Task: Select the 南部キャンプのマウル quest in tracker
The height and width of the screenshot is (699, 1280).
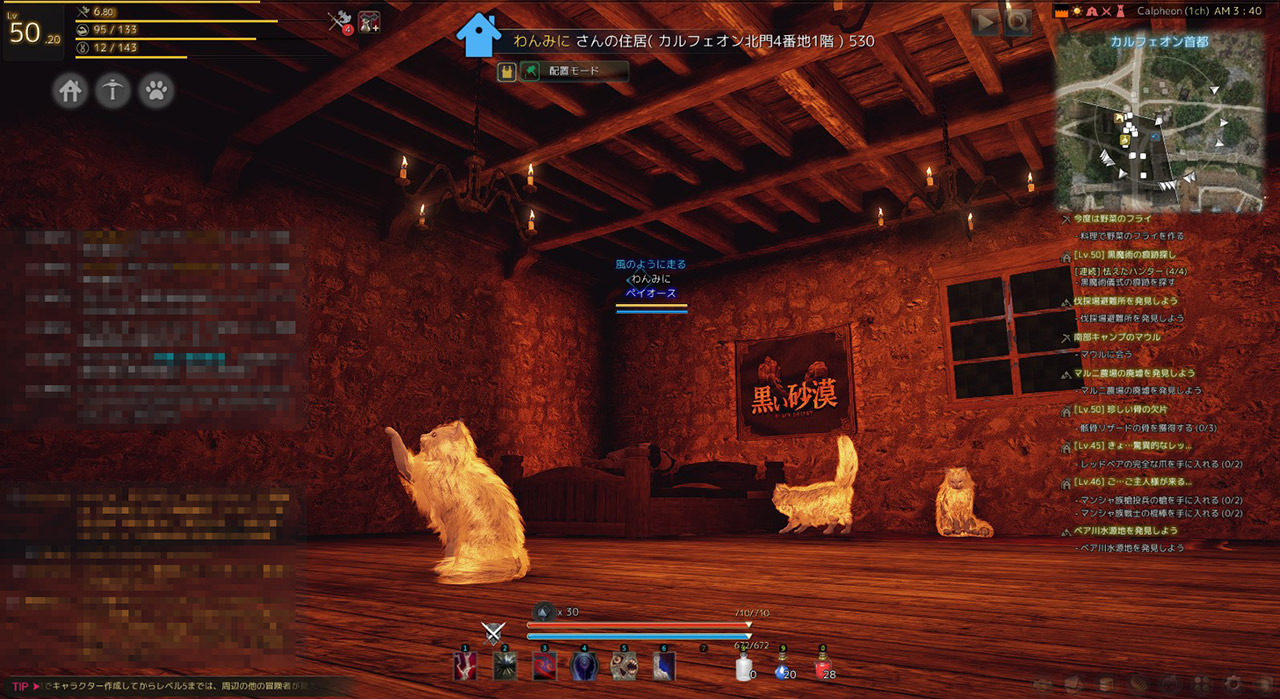Action: 1117,337
